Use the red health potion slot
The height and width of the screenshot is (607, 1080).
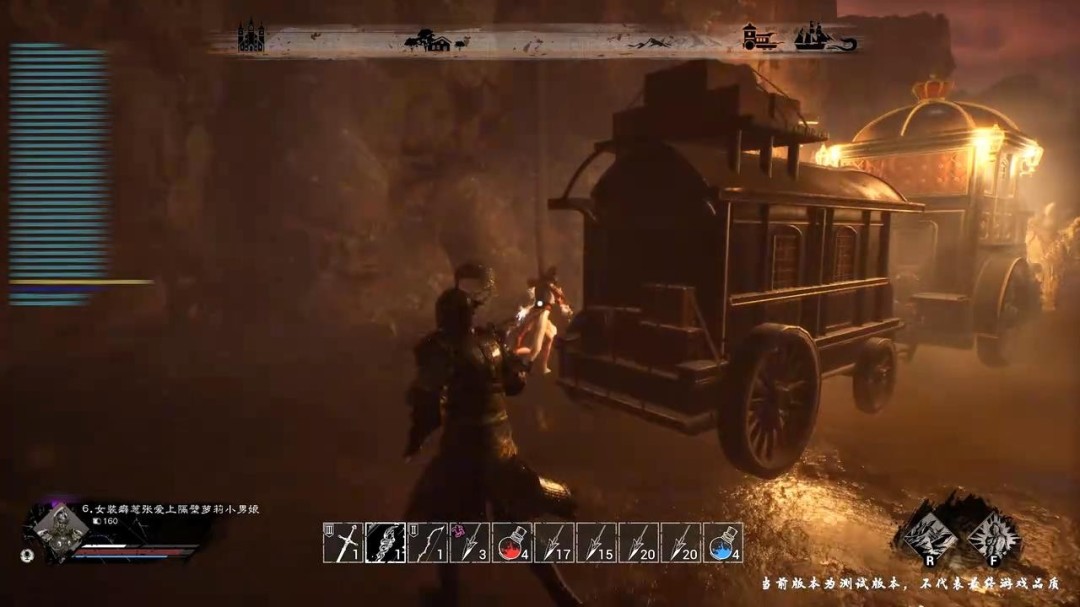512,541
